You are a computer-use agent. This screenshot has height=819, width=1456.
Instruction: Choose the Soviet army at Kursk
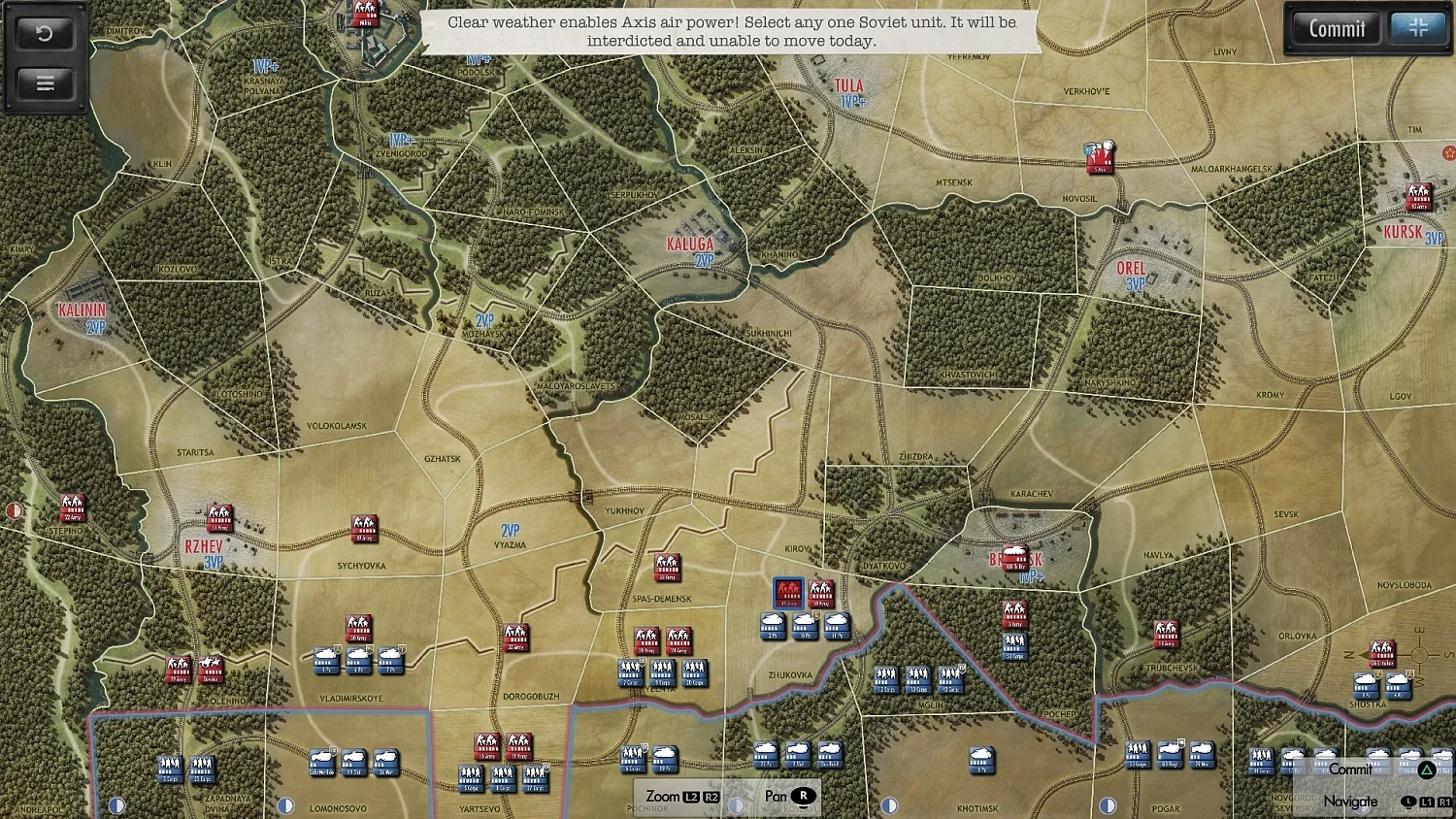(1418, 197)
